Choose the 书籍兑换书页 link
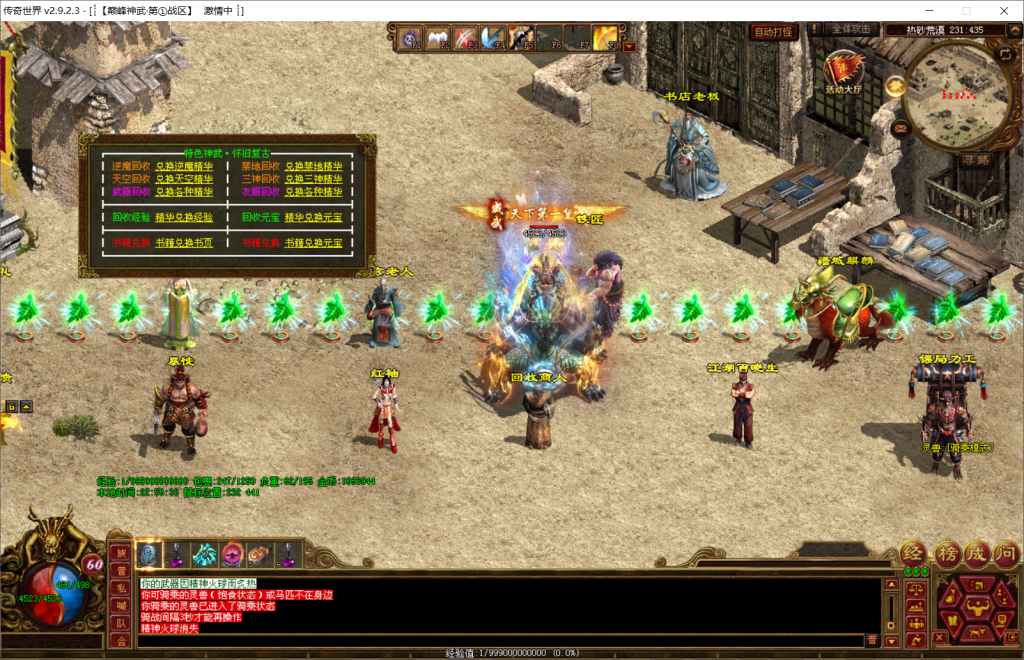 click(184, 242)
